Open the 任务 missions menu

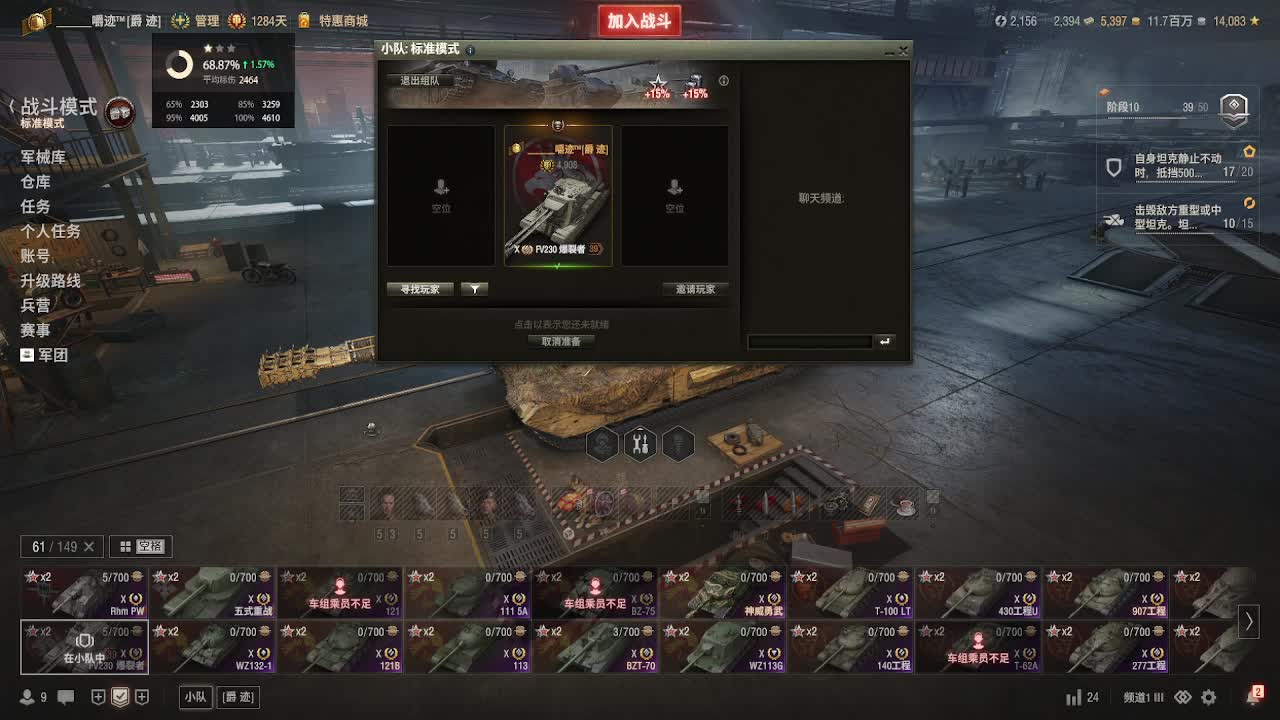[36, 207]
